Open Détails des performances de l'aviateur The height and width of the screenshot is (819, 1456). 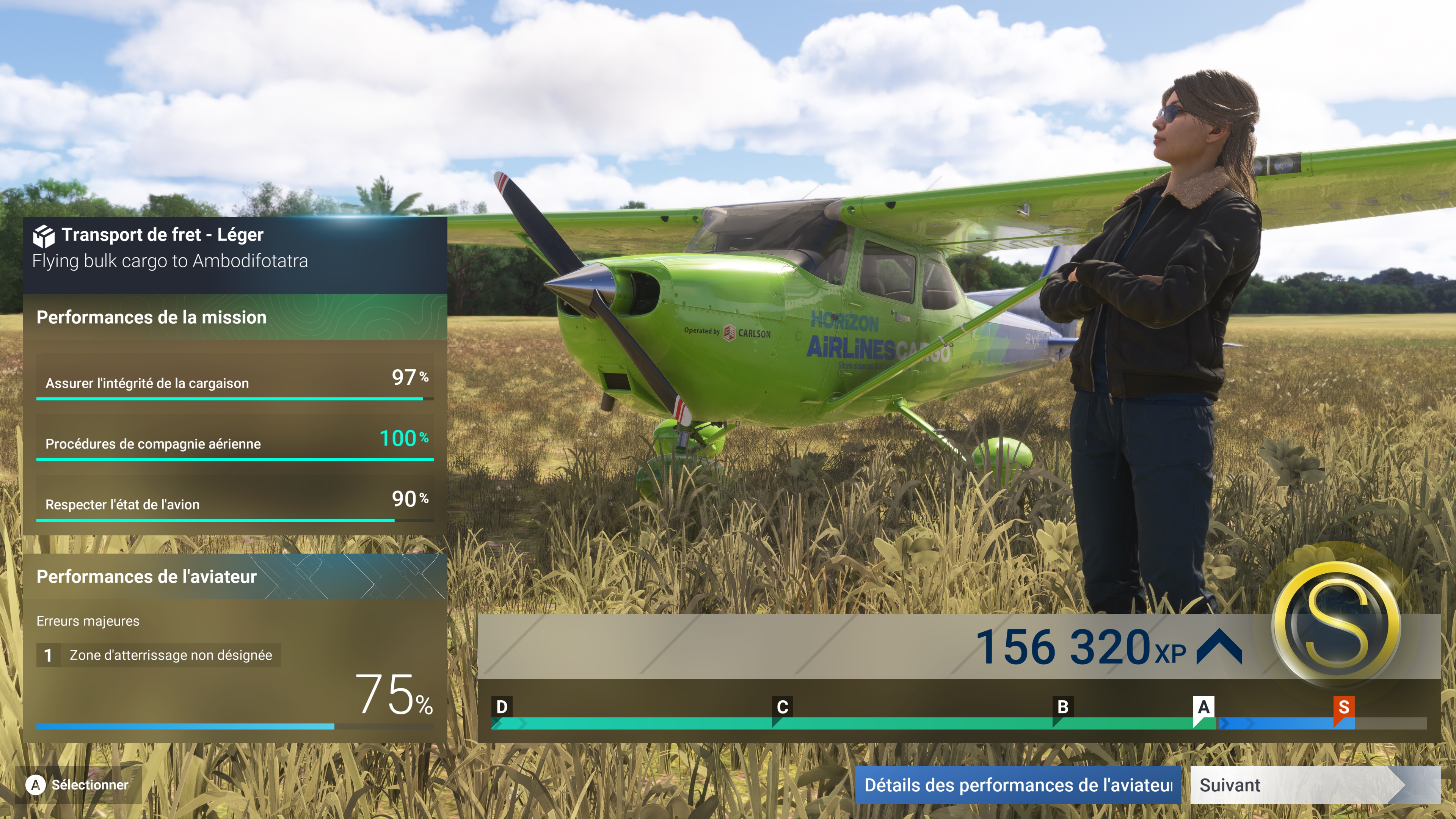(1017, 784)
